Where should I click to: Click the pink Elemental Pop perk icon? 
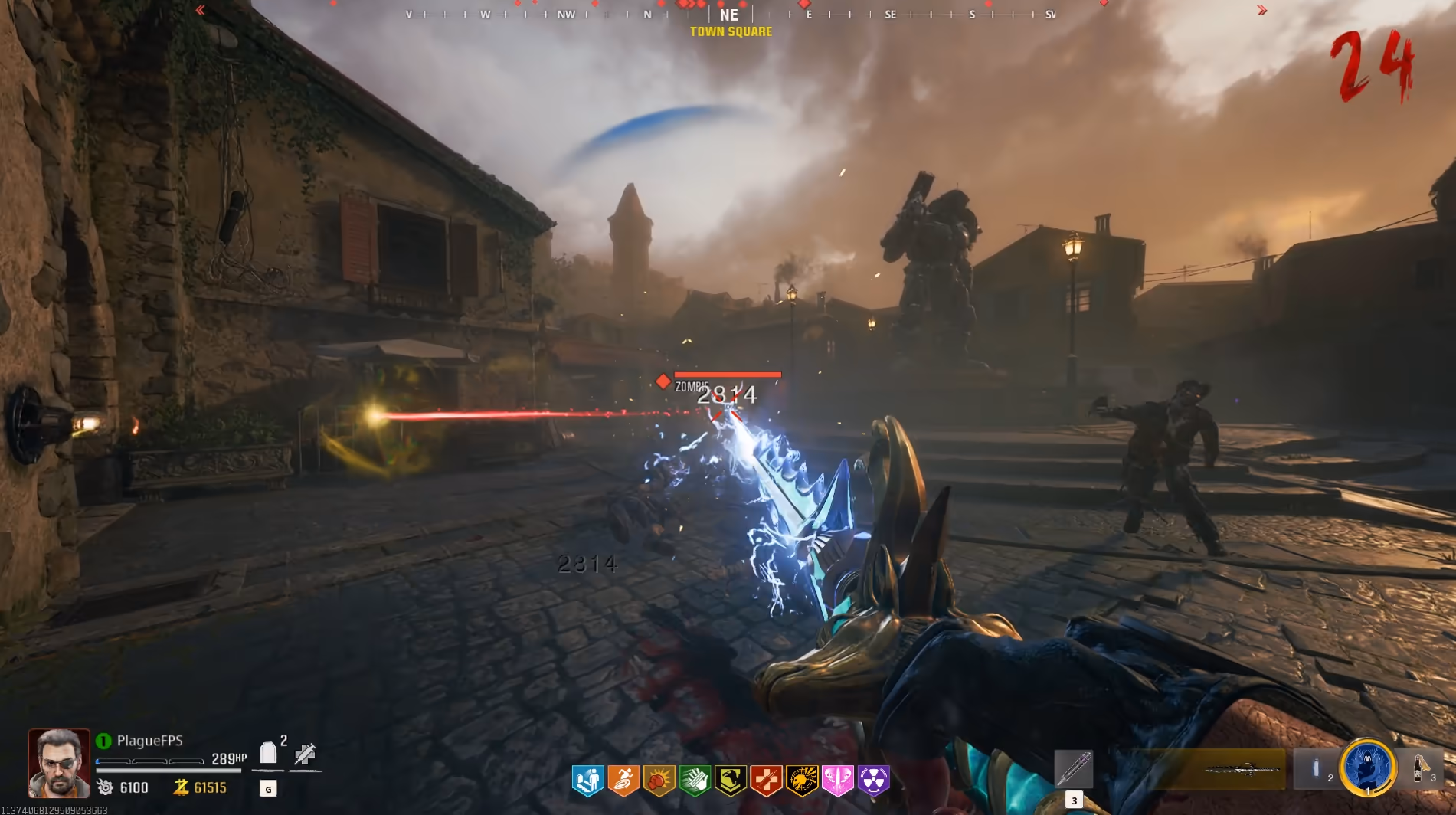click(x=837, y=781)
